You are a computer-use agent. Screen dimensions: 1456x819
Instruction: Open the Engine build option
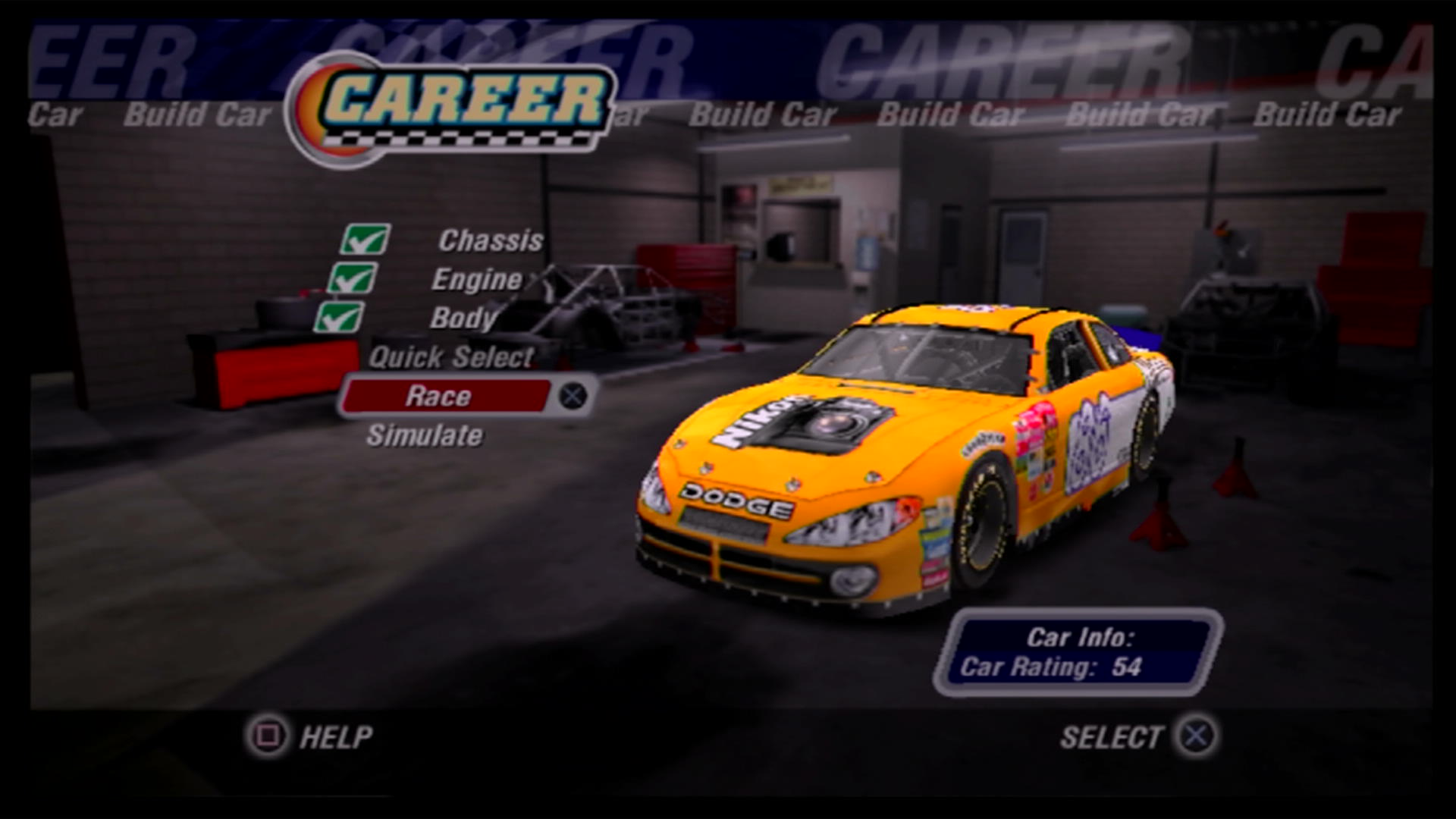[x=477, y=280]
